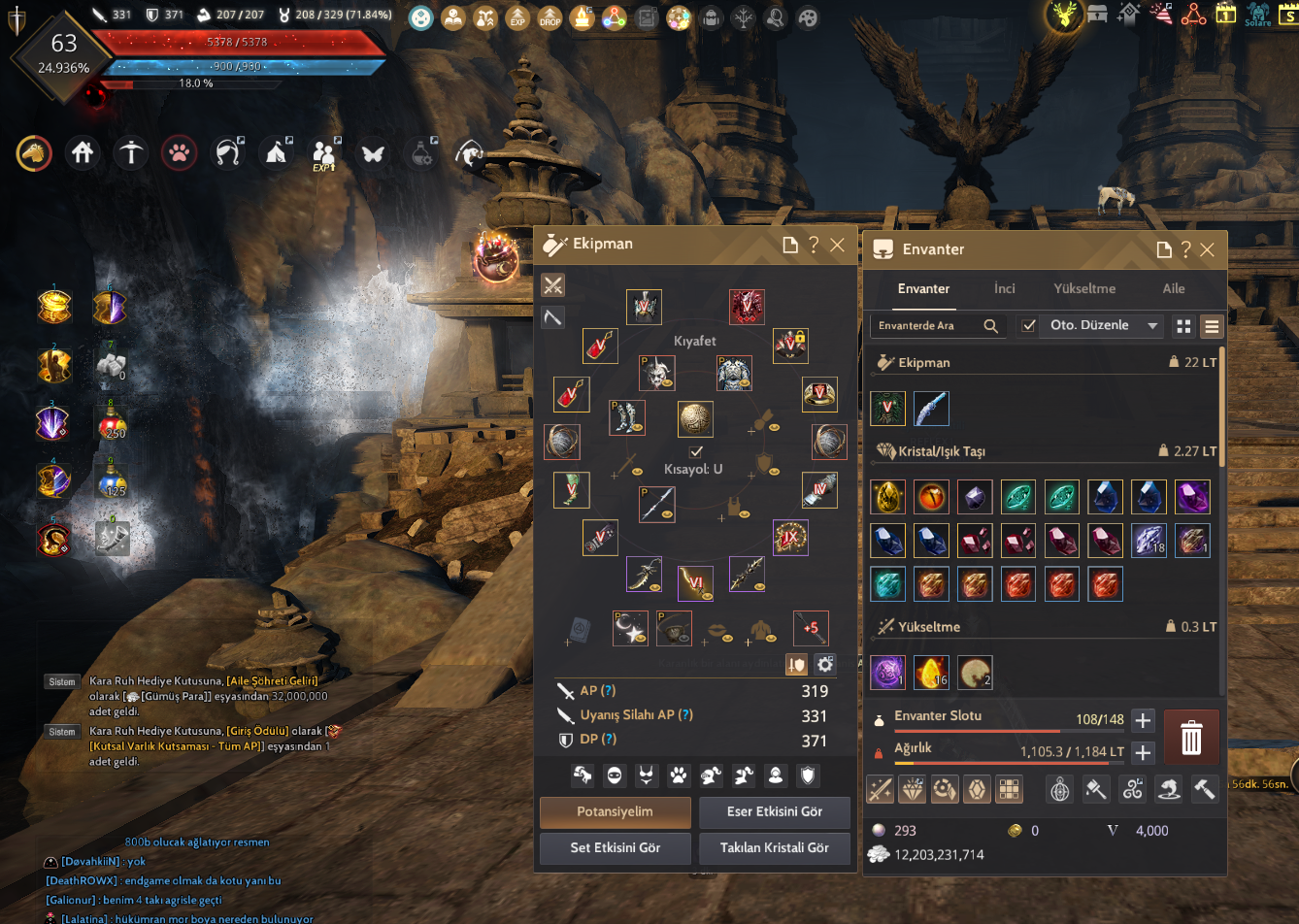Toggle the Kısayol: U checkbox
Viewport: 1299px width, 924px height.
(x=696, y=450)
